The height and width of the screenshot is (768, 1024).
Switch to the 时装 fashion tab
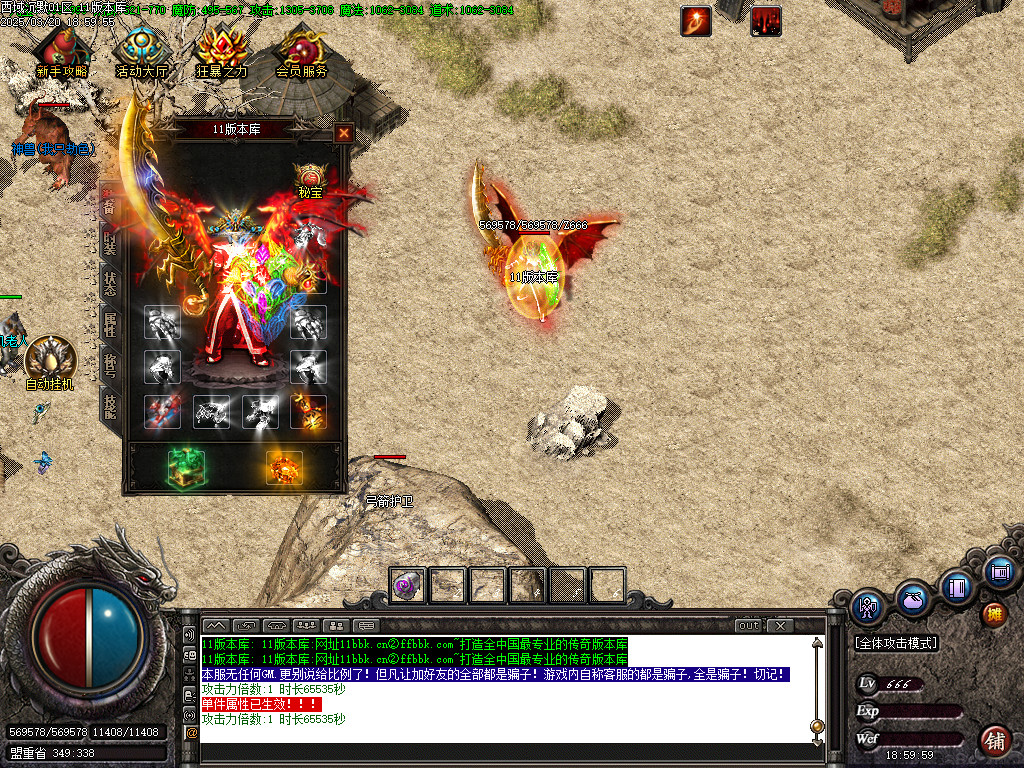coord(109,243)
